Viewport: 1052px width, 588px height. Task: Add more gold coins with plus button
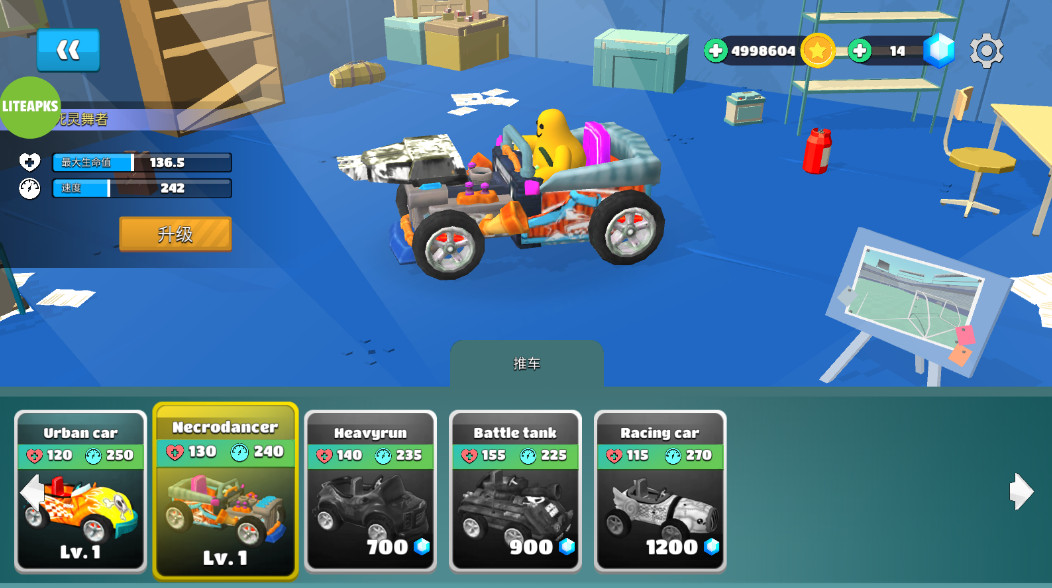point(716,51)
